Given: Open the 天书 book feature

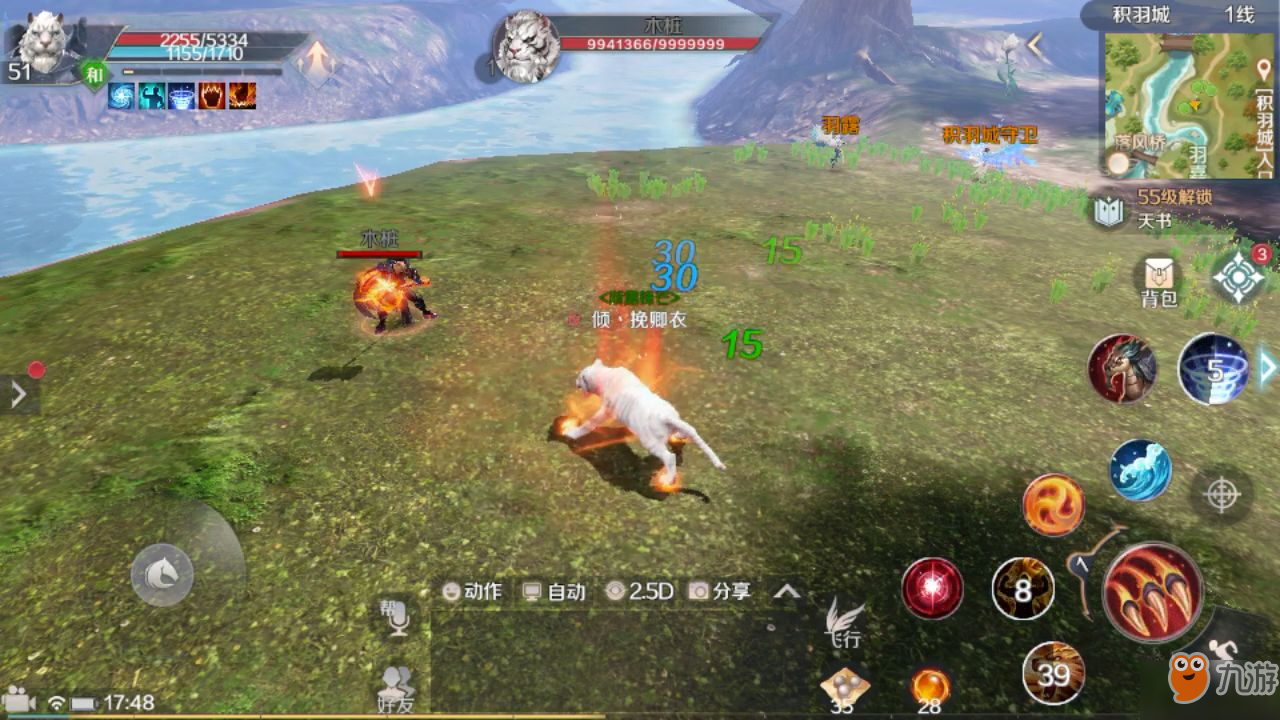Looking at the screenshot, I should click(x=1109, y=212).
